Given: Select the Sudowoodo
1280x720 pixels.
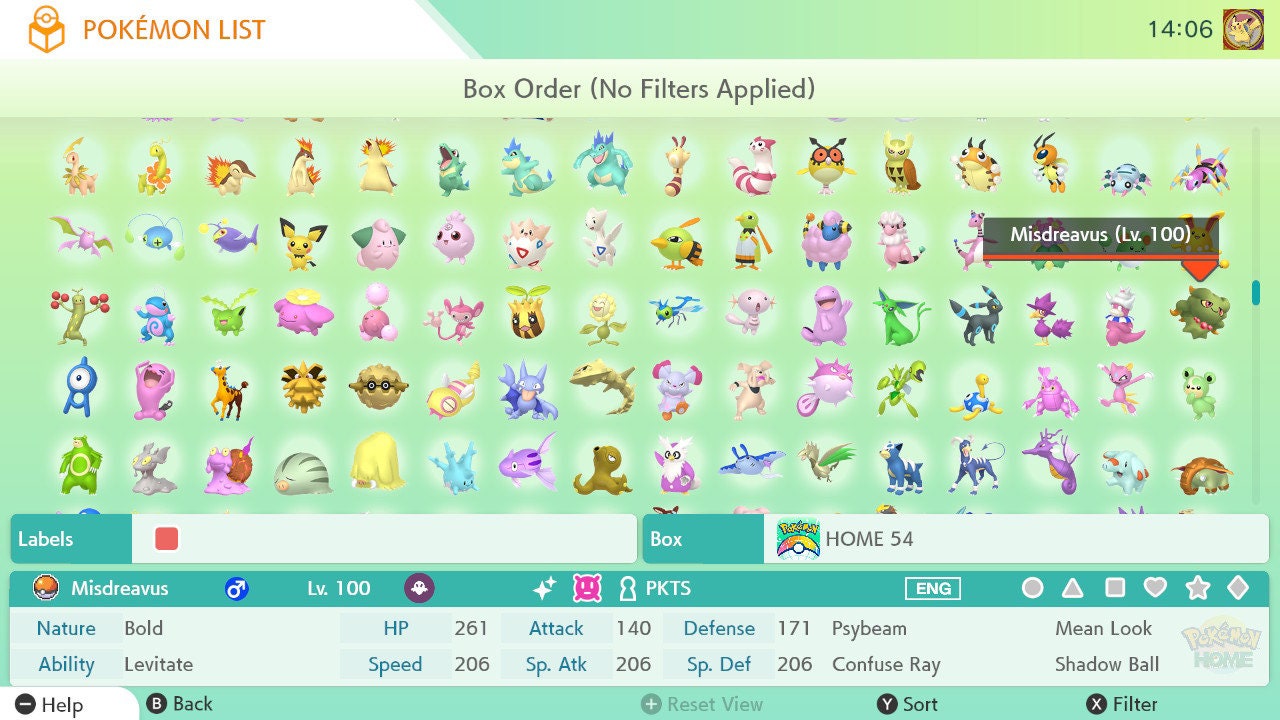Looking at the screenshot, I should pyautogui.click(x=78, y=316).
